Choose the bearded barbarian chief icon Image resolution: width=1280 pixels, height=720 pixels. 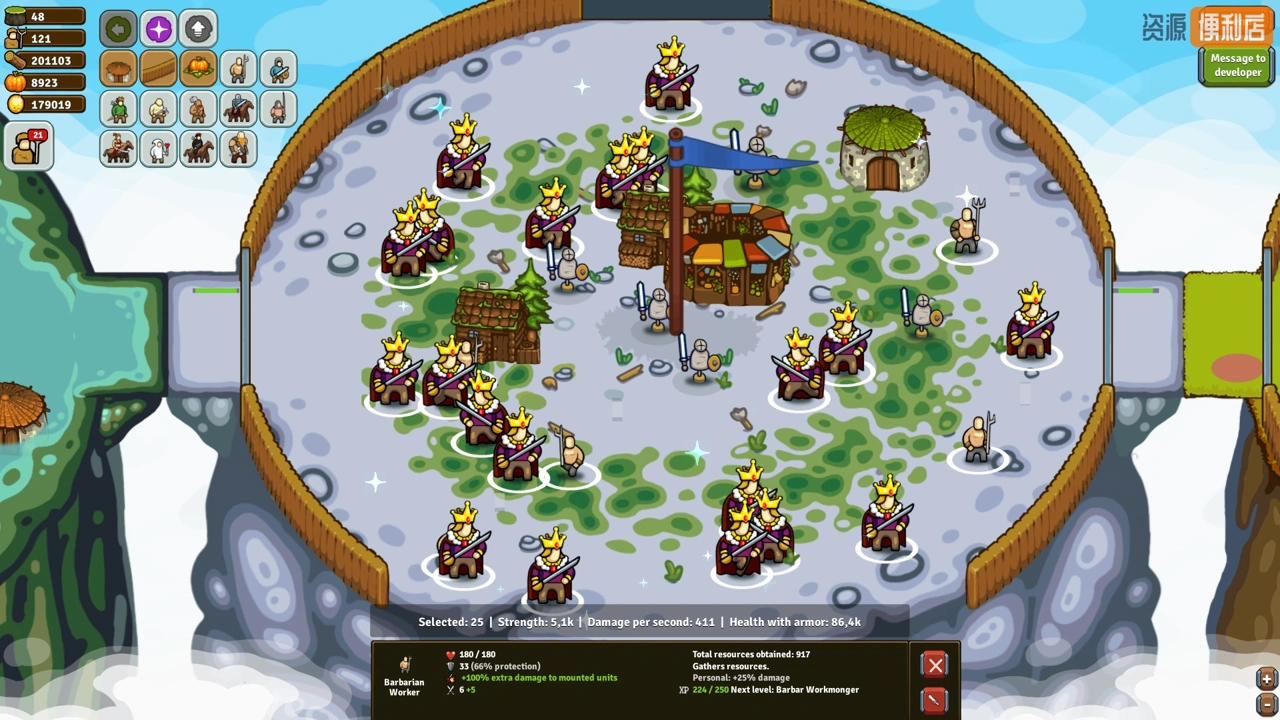(x=238, y=148)
